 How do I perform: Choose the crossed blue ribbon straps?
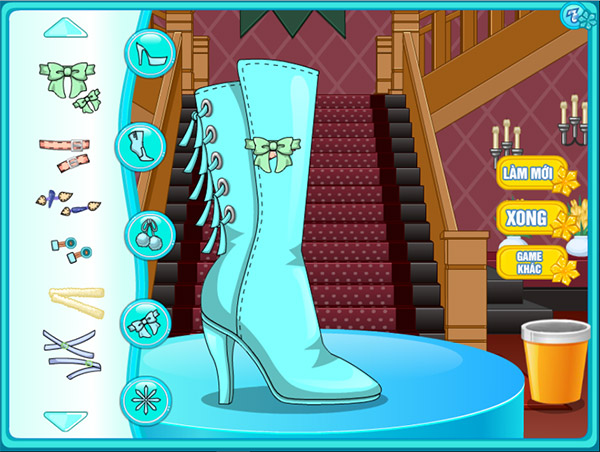click(x=67, y=353)
